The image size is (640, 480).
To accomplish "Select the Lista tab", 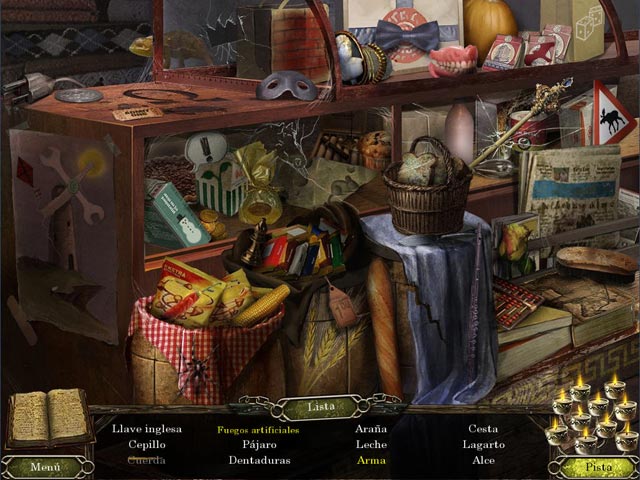I will (319, 407).
